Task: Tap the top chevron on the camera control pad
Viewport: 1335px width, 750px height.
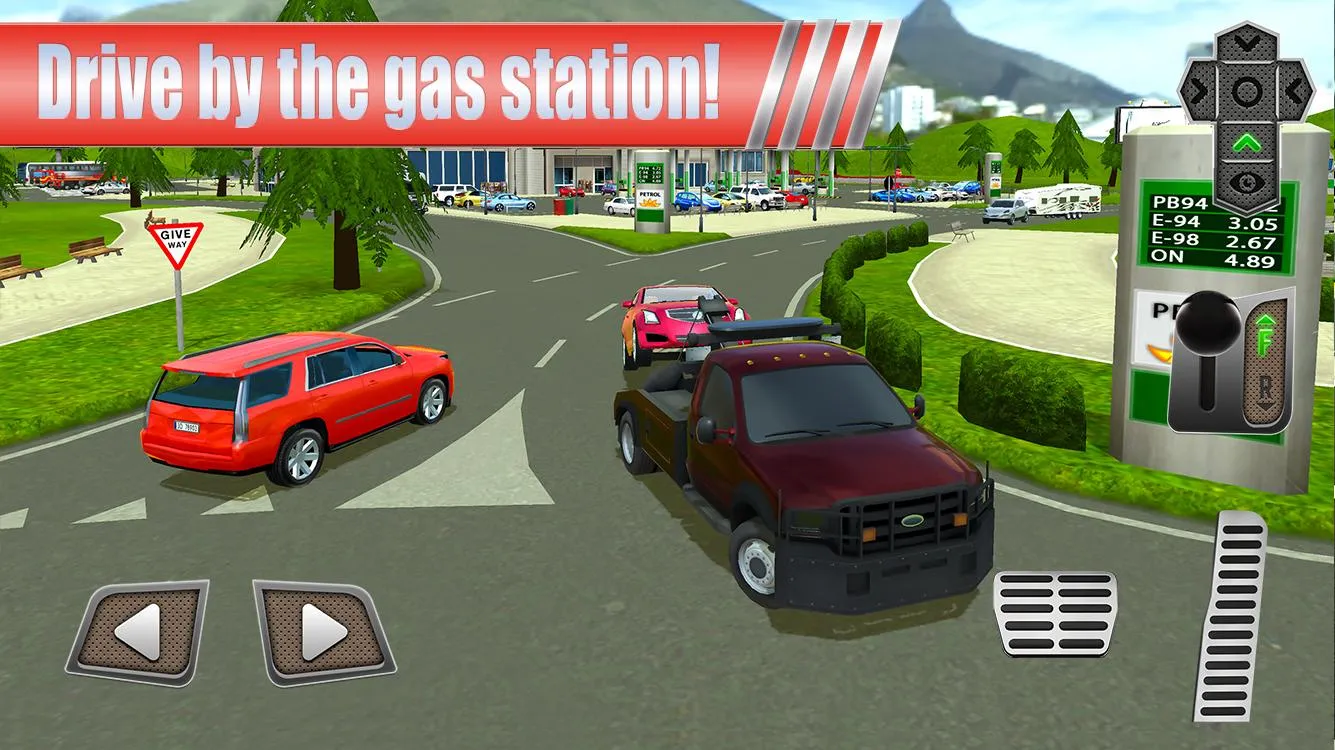Action: click(x=1246, y=43)
